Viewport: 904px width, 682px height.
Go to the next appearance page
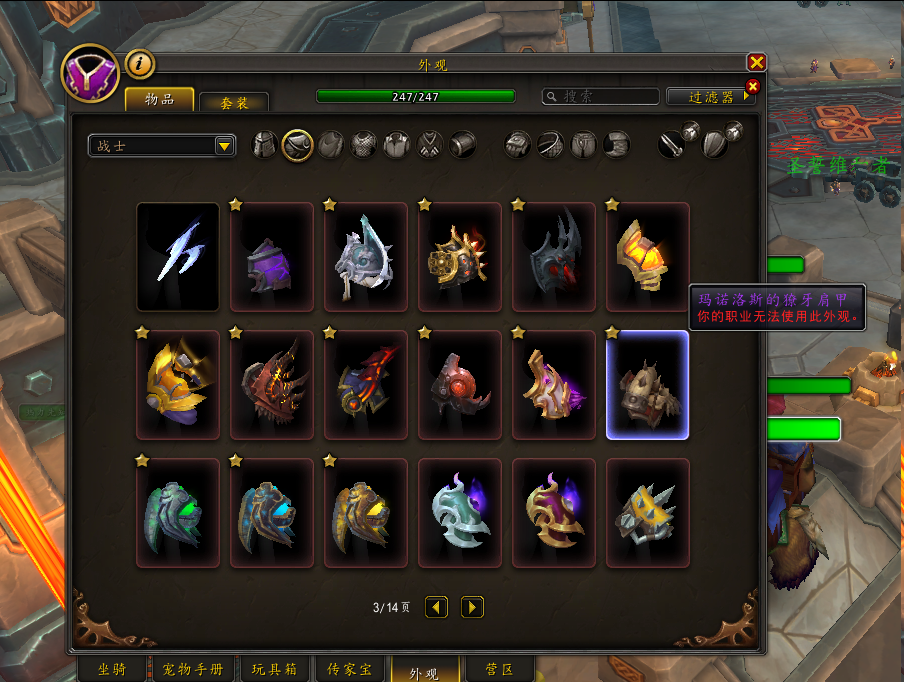click(x=472, y=607)
